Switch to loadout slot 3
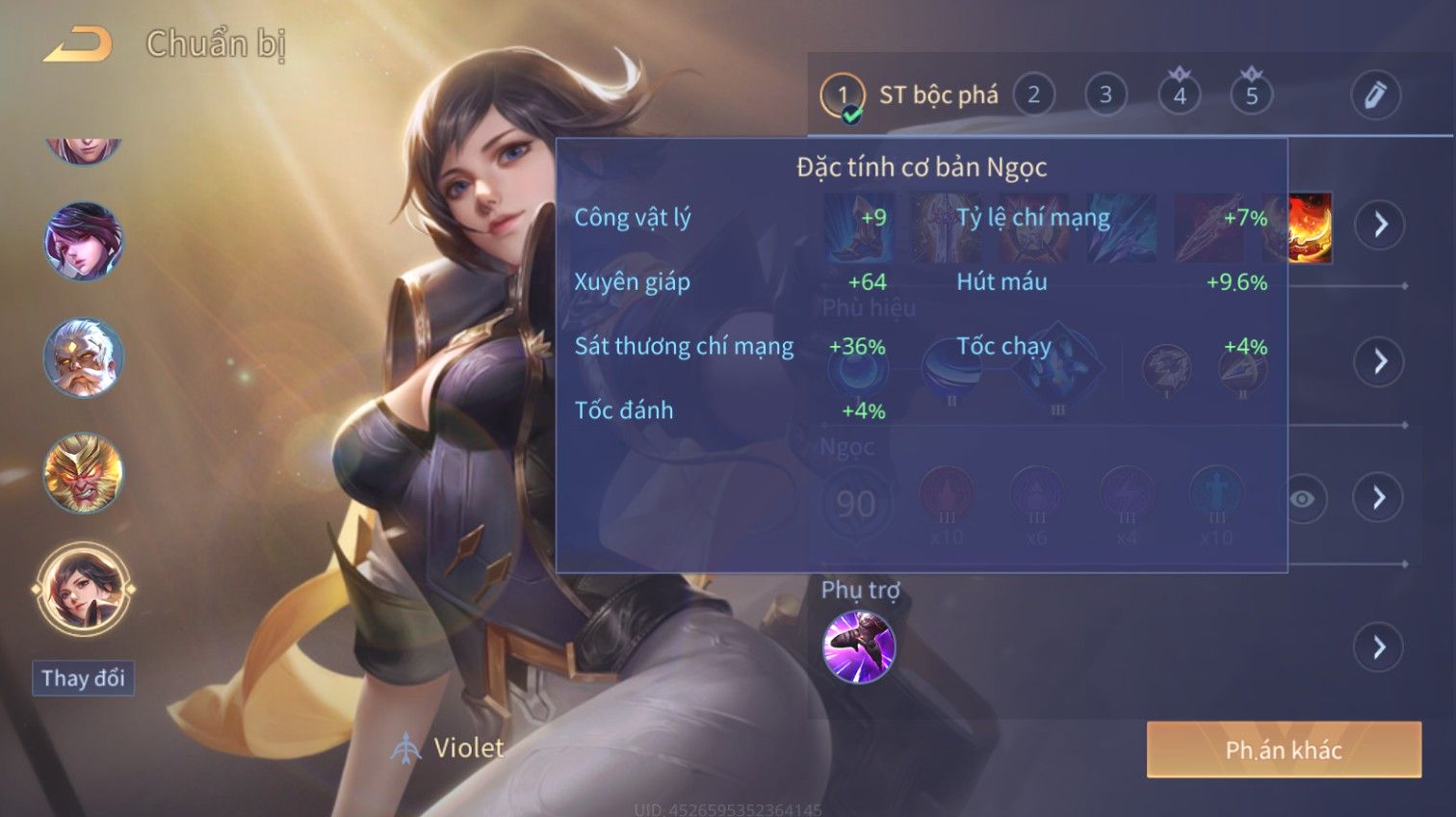 click(1105, 95)
